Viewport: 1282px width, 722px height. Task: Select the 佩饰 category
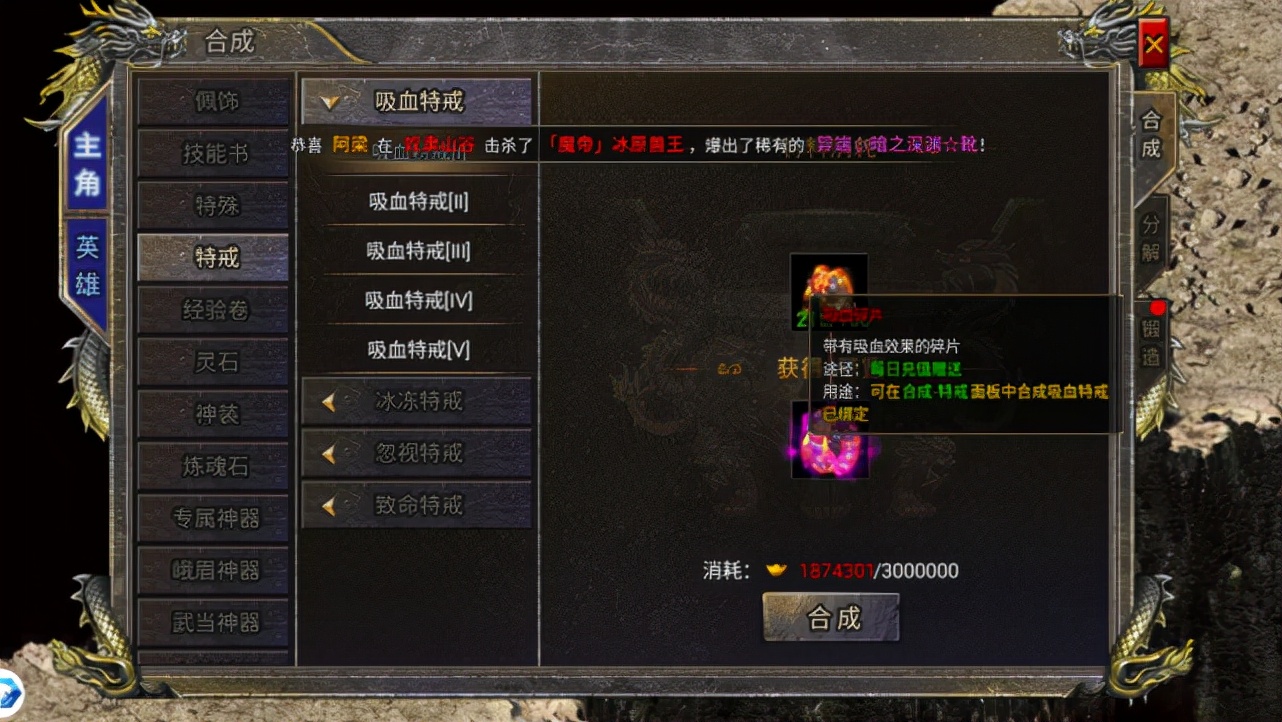point(214,102)
